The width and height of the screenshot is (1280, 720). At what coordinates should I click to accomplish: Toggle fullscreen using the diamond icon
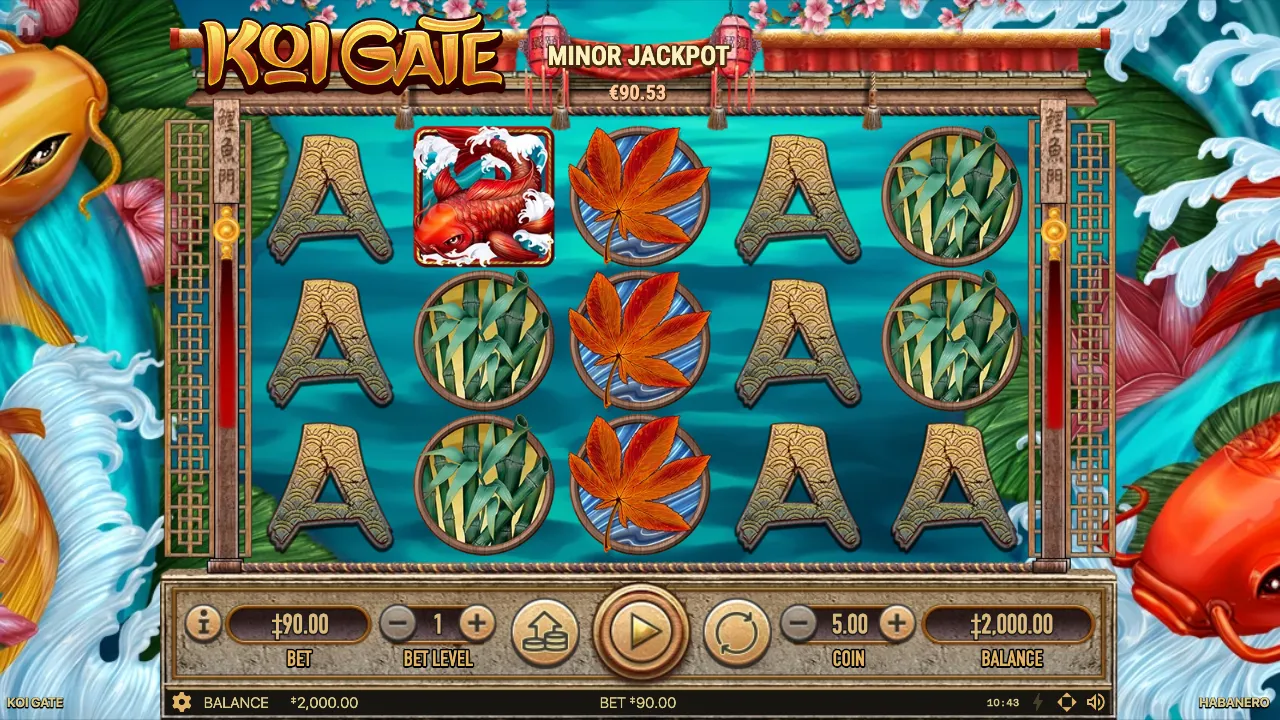click(1068, 703)
